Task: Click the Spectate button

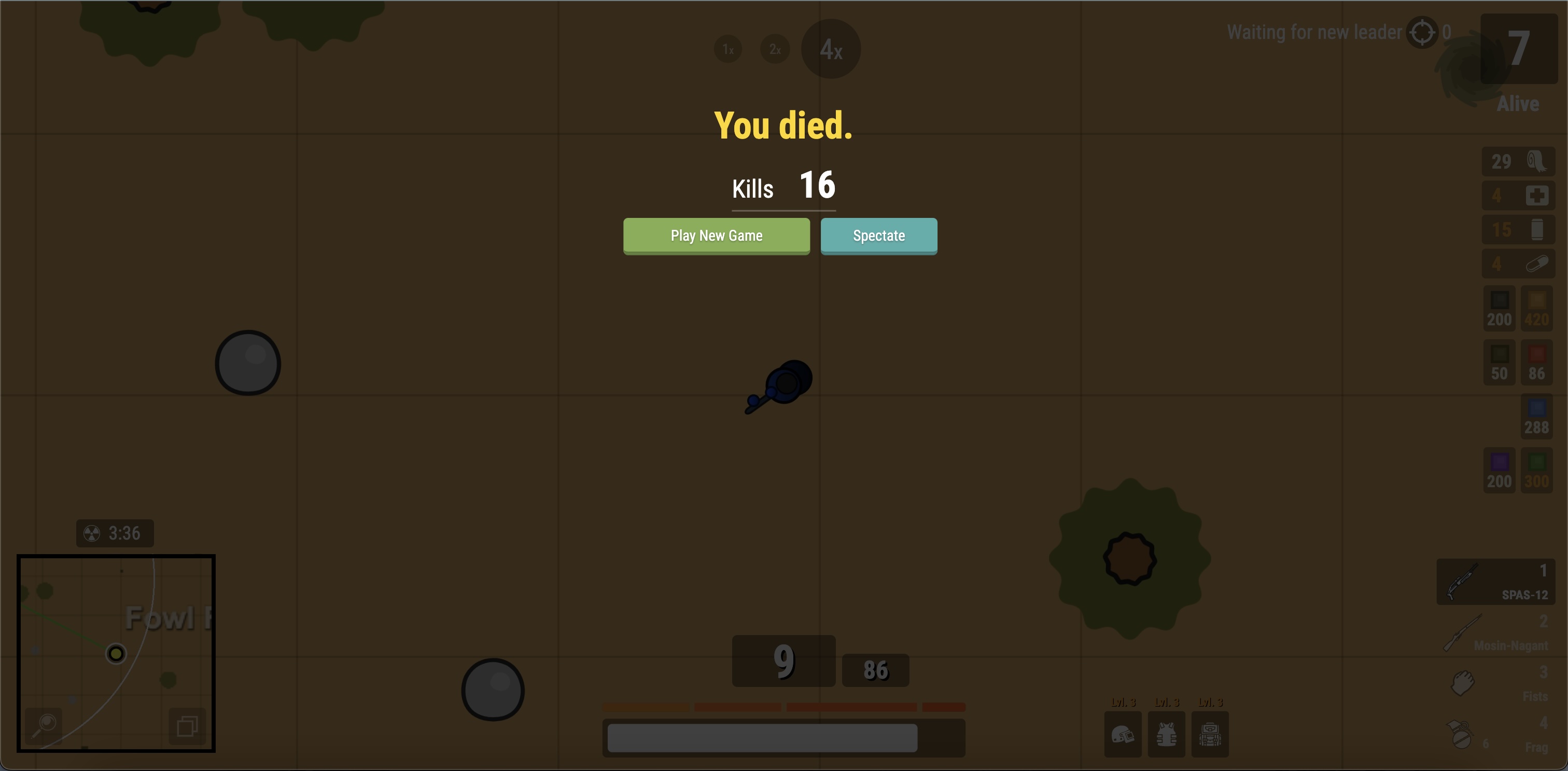Action: pyautogui.click(x=879, y=236)
